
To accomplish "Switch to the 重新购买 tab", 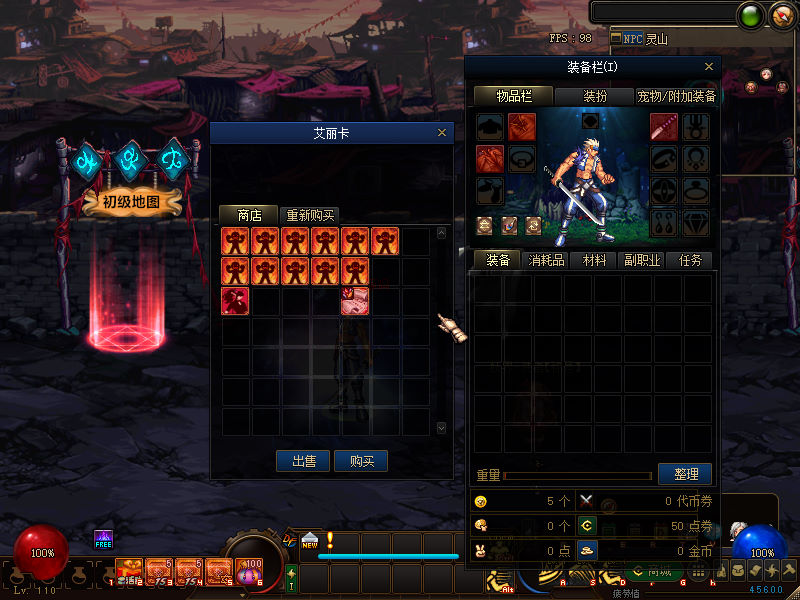I will coord(310,215).
